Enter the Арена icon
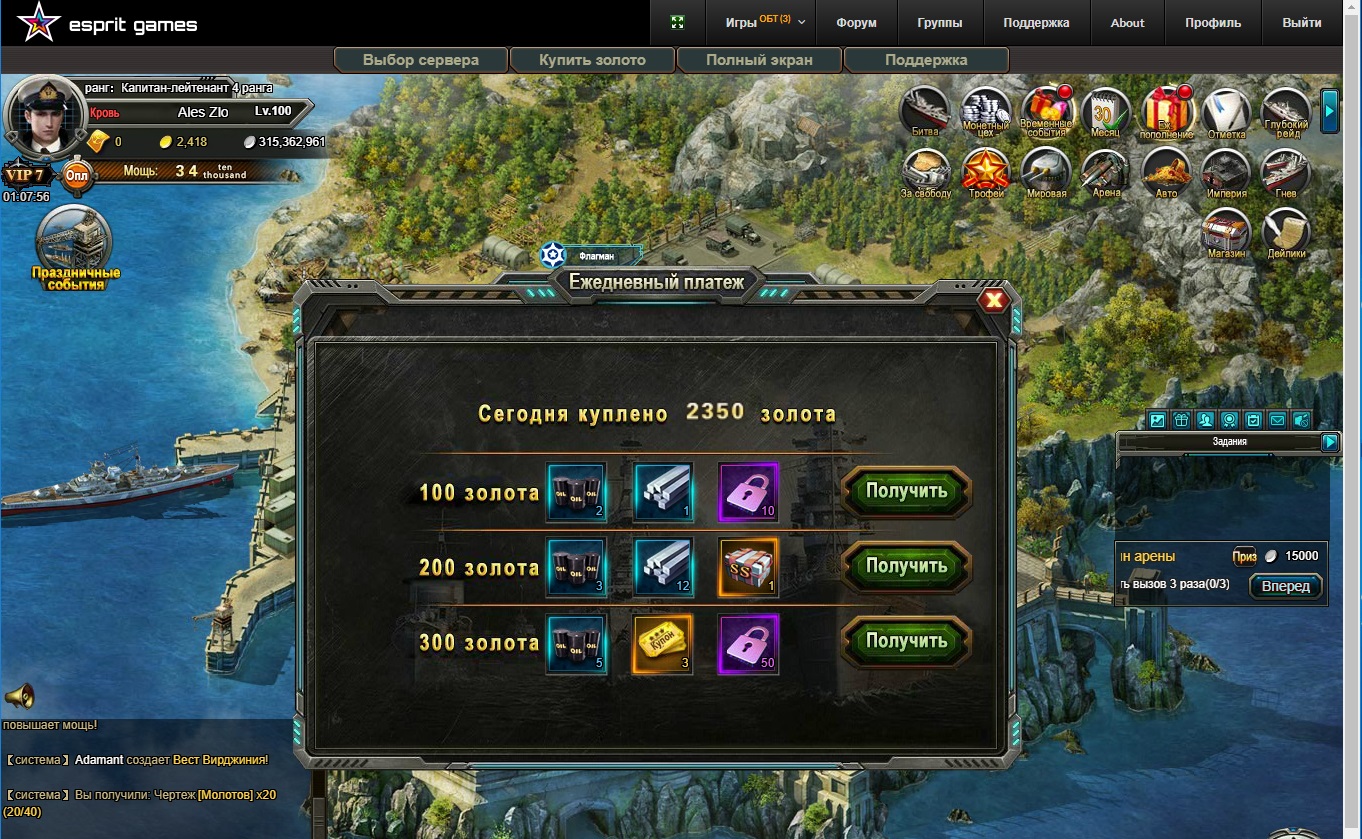Screen dimensions: 1362x839 click(1105, 172)
